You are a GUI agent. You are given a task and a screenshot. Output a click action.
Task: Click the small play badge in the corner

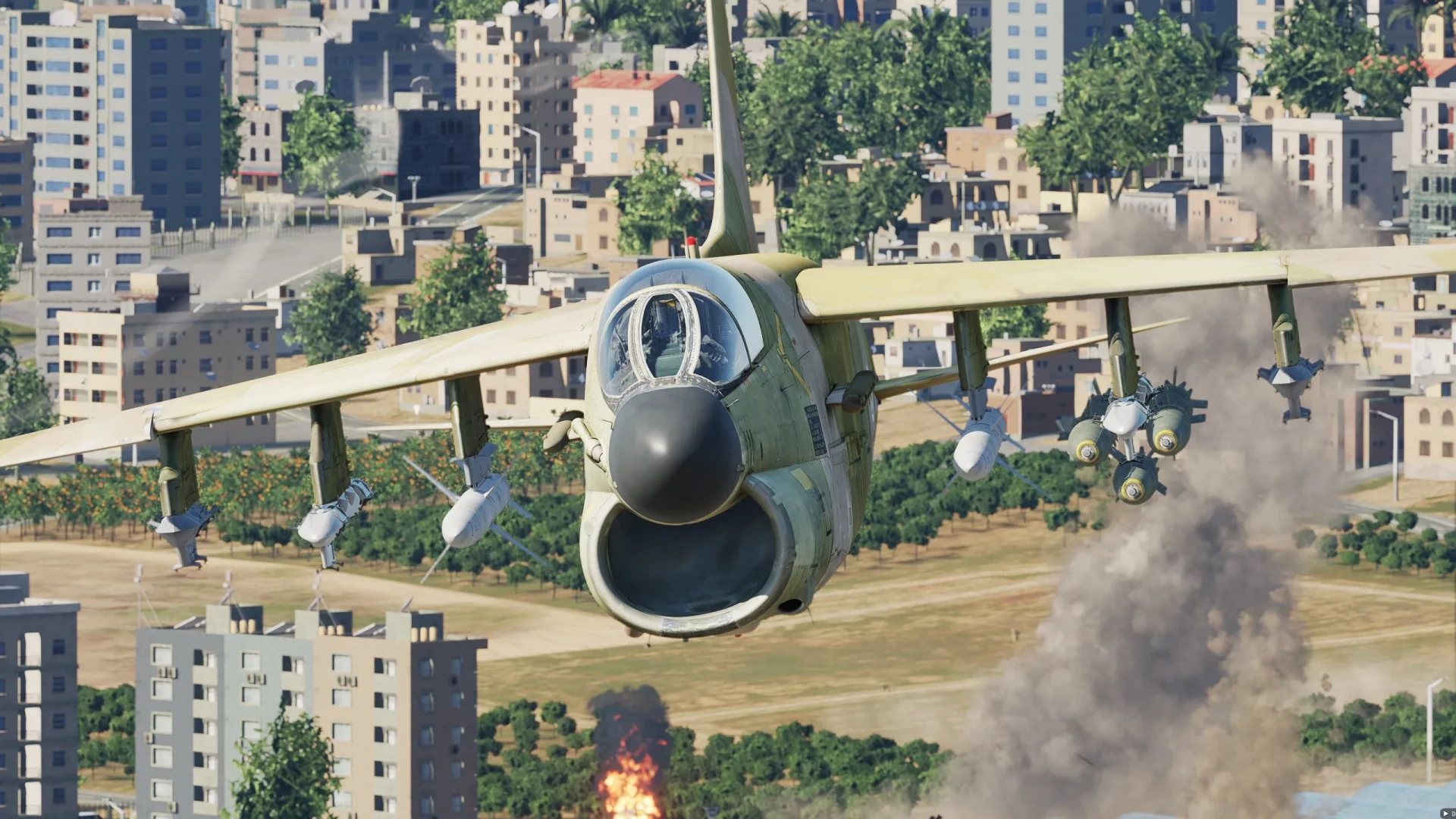pos(1447,813)
